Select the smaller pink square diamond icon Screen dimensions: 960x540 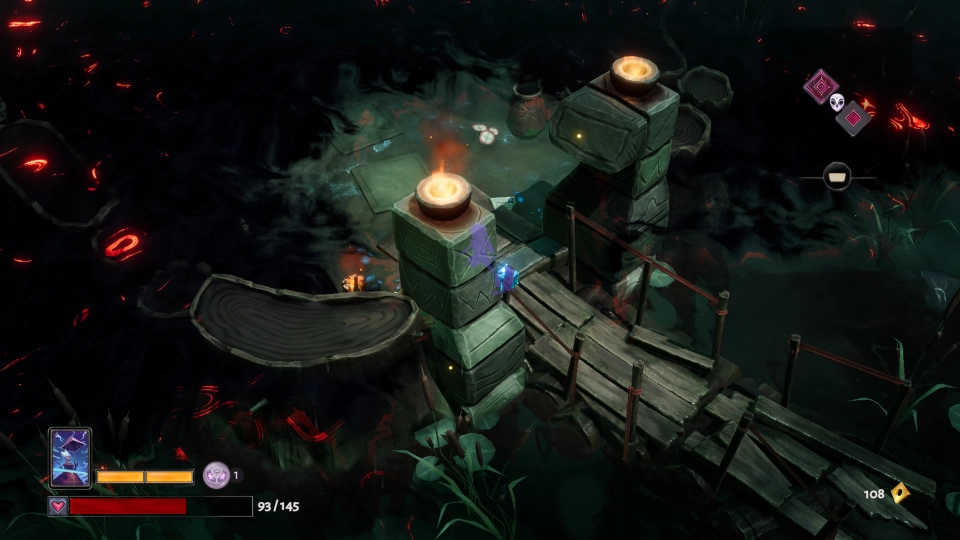853,118
